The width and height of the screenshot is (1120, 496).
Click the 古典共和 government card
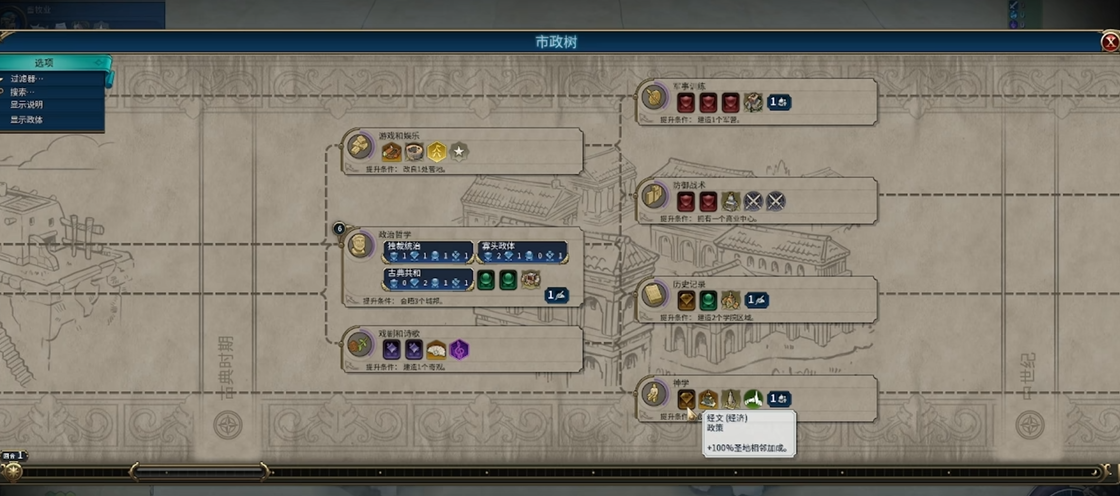pyautogui.click(x=427, y=278)
